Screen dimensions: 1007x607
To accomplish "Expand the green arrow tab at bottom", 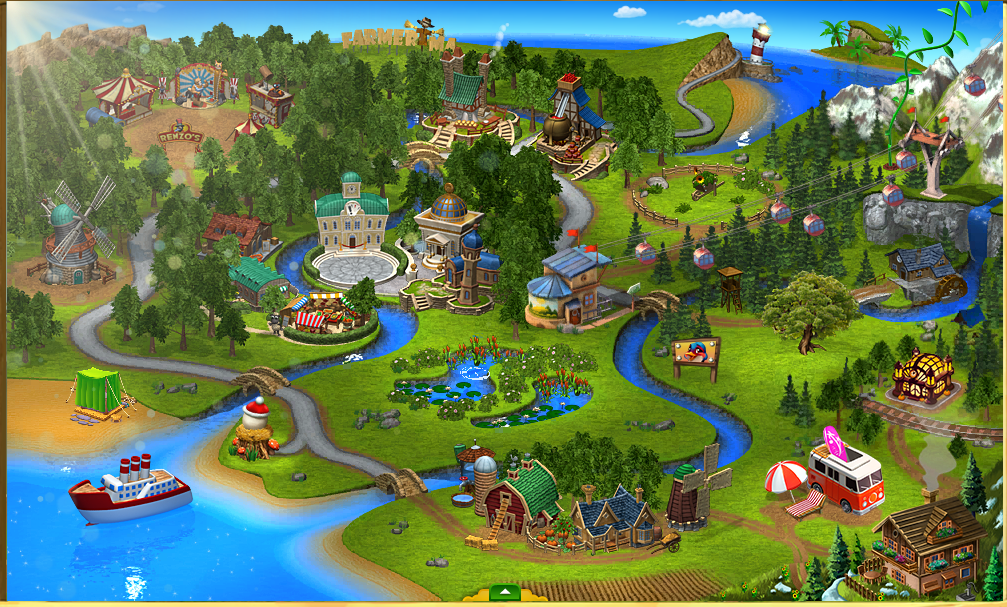I will point(505,594).
